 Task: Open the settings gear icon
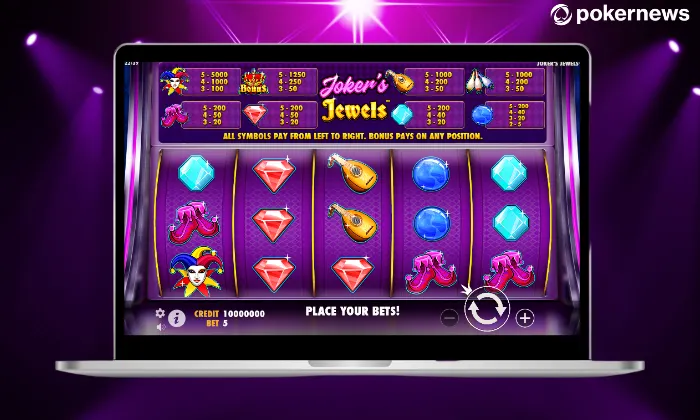160,313
